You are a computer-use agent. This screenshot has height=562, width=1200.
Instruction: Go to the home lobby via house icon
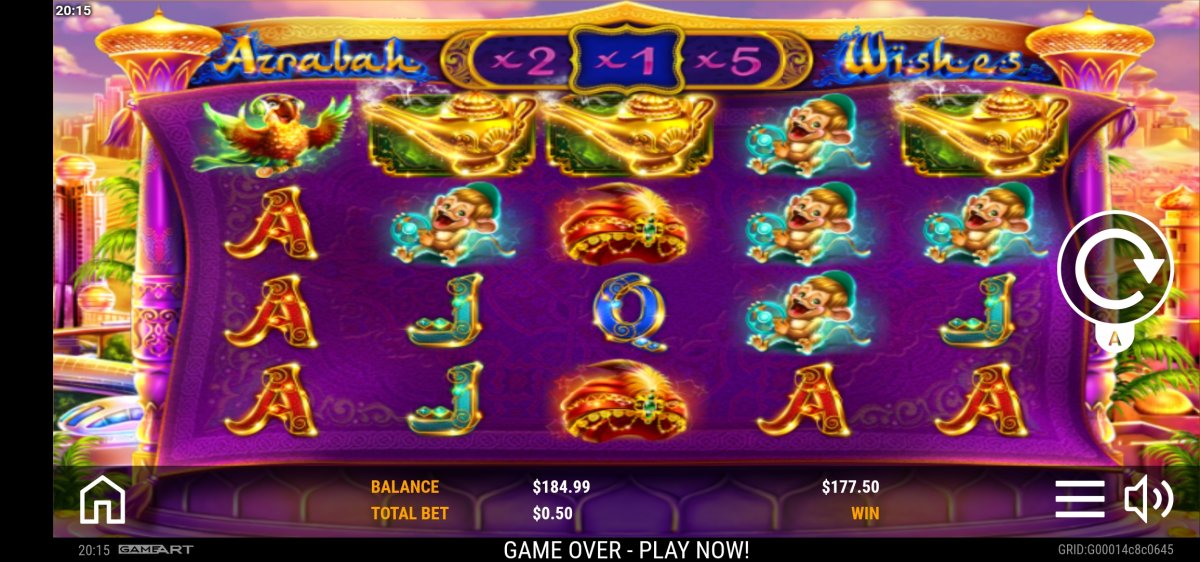tap(102, 499)
